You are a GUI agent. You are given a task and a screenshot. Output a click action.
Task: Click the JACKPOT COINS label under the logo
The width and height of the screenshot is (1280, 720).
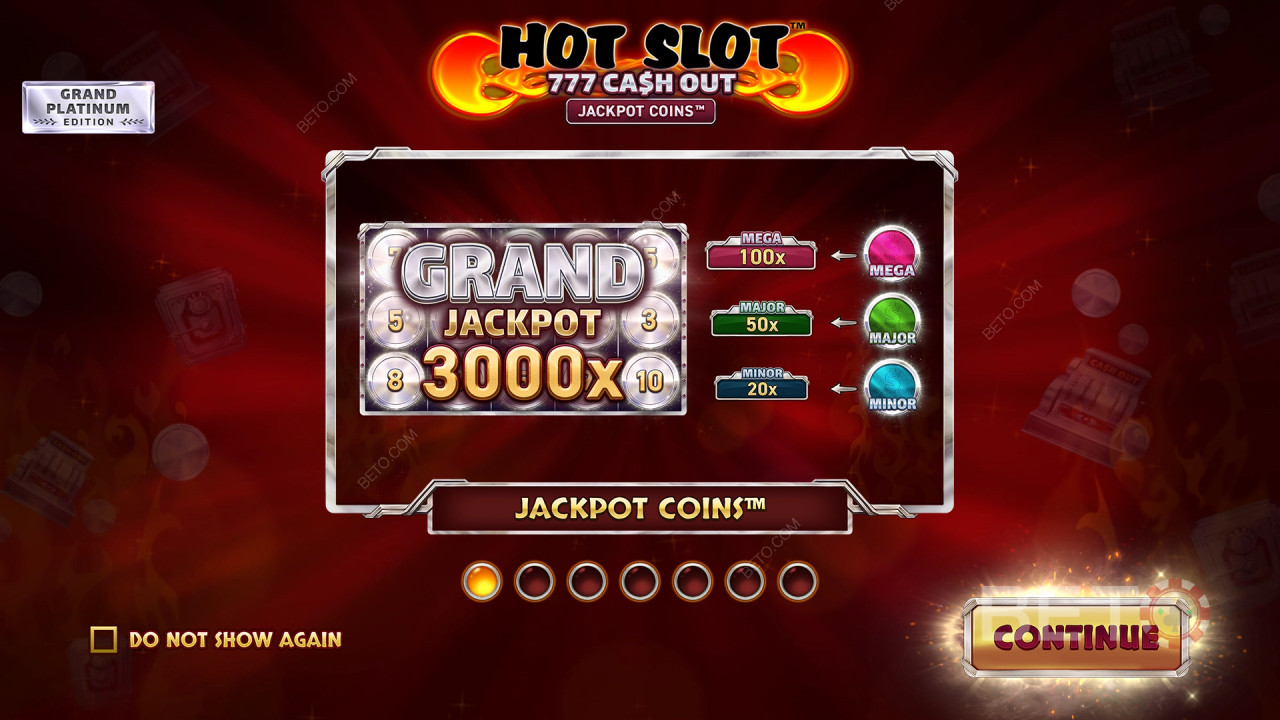tap(642, 112)
